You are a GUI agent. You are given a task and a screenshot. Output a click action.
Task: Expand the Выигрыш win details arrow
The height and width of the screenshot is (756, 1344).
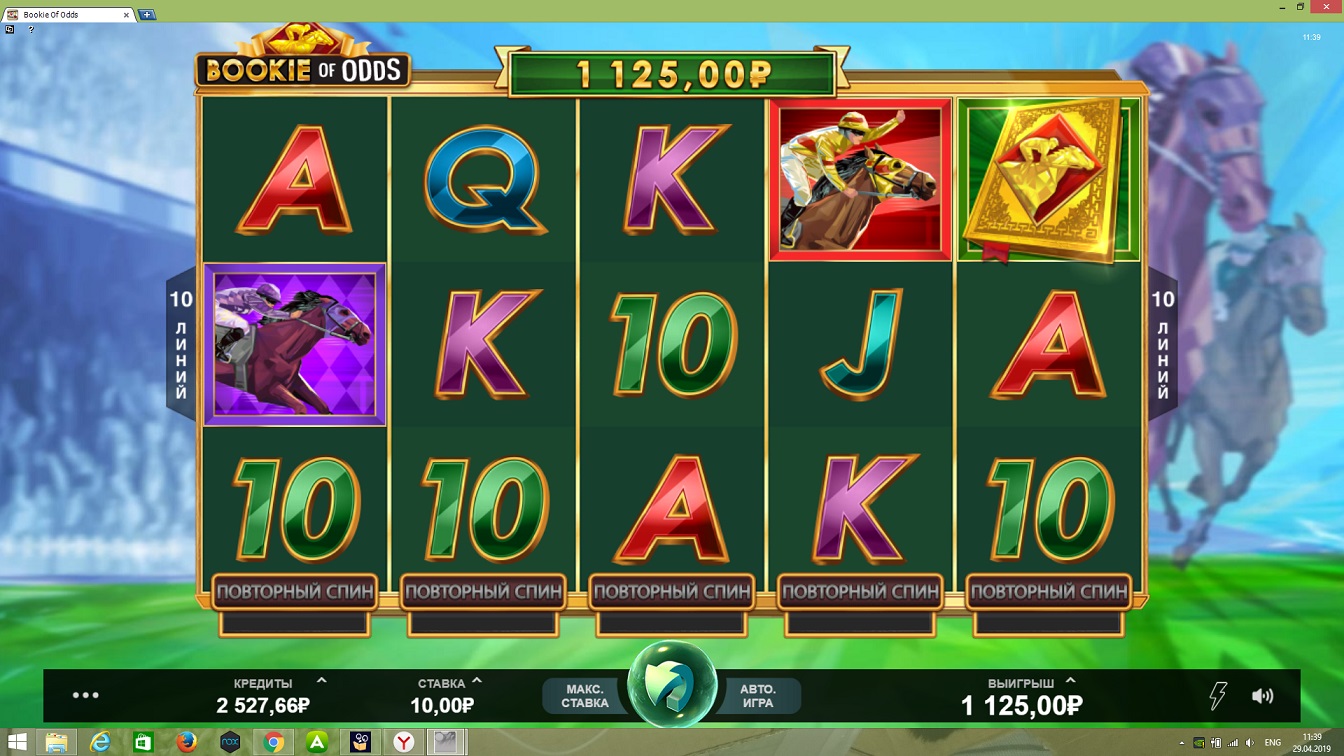click(1070, 681)
